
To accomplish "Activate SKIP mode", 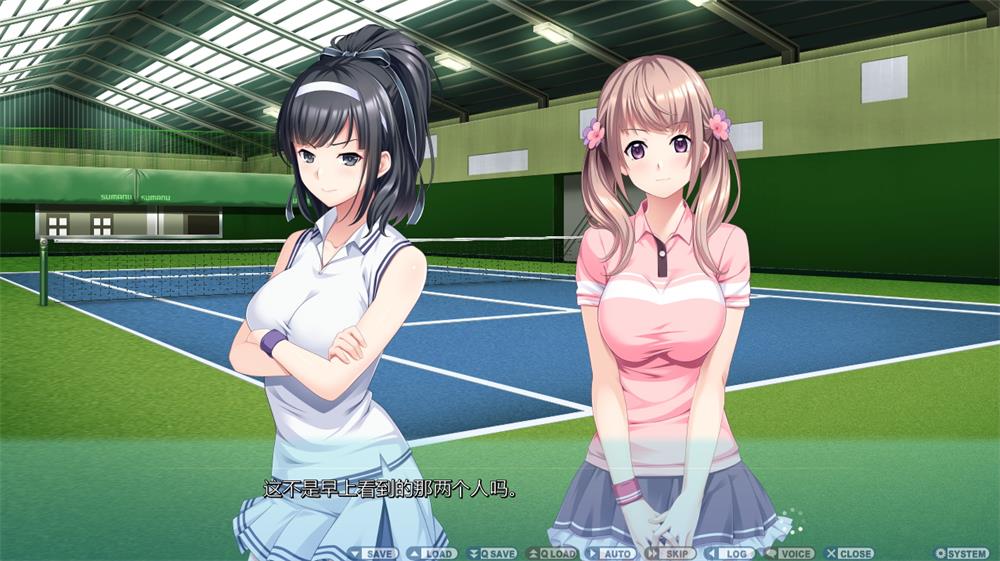I will click(x=670, y=553).
